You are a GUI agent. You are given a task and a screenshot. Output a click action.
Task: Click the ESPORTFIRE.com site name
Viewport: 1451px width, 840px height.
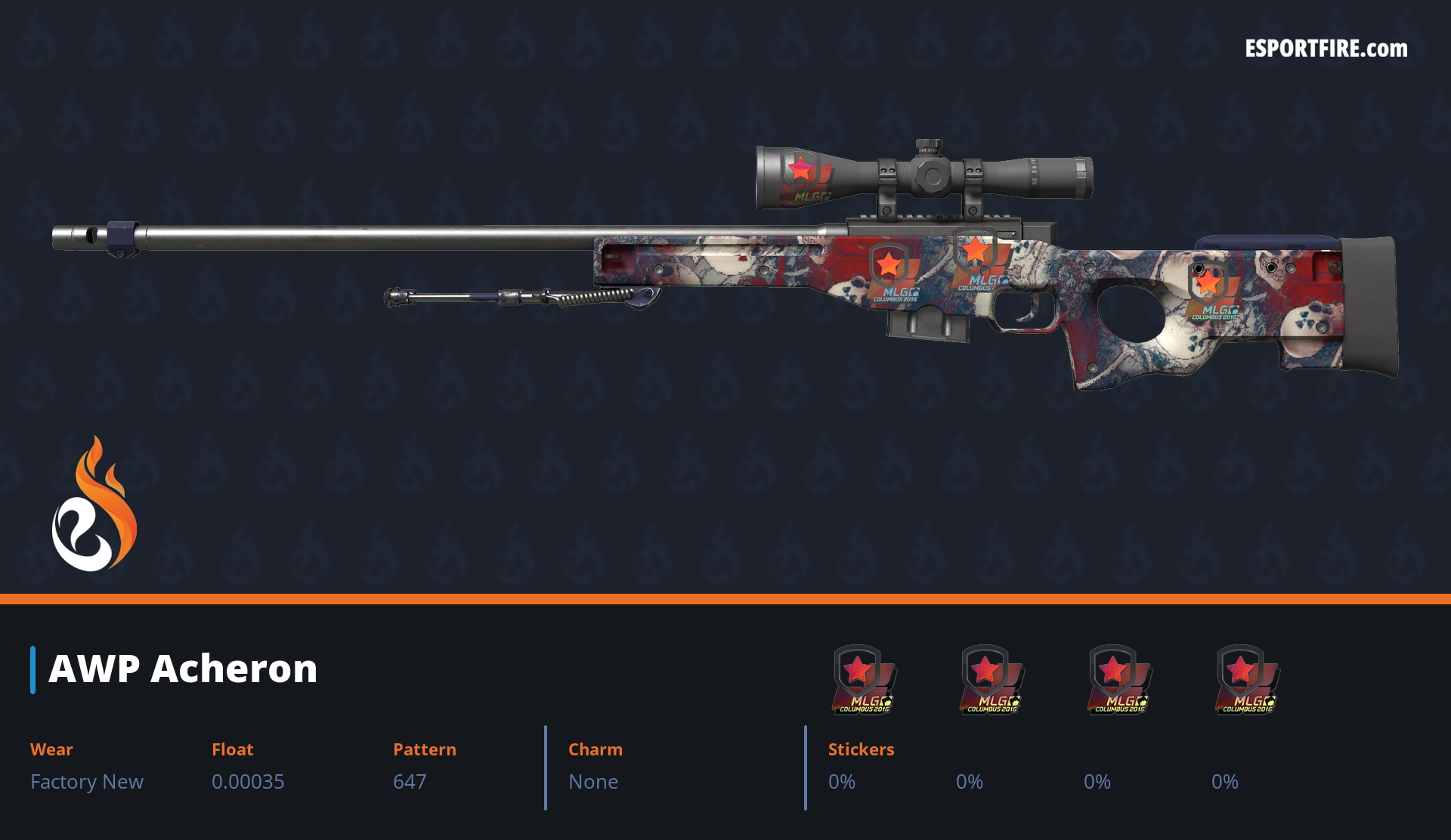(x=1326, y=49)
